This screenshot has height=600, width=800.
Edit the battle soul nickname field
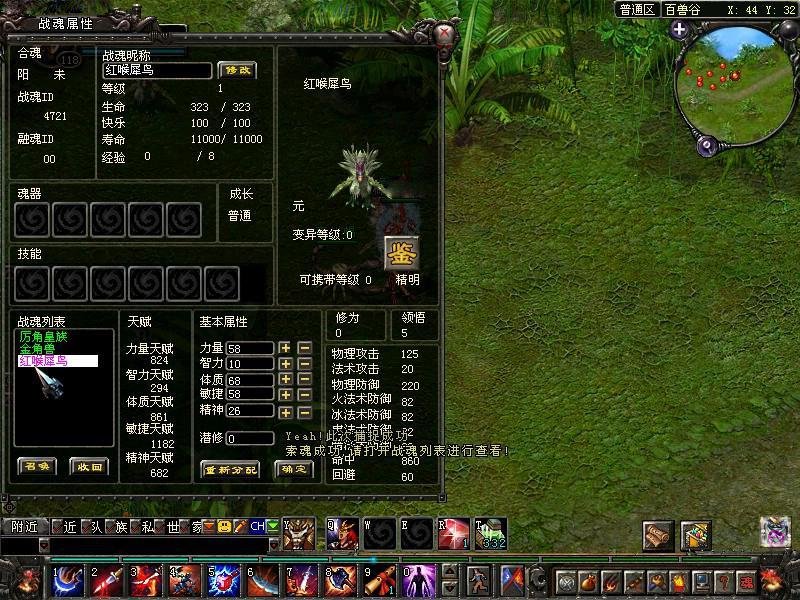pos(158,70)
